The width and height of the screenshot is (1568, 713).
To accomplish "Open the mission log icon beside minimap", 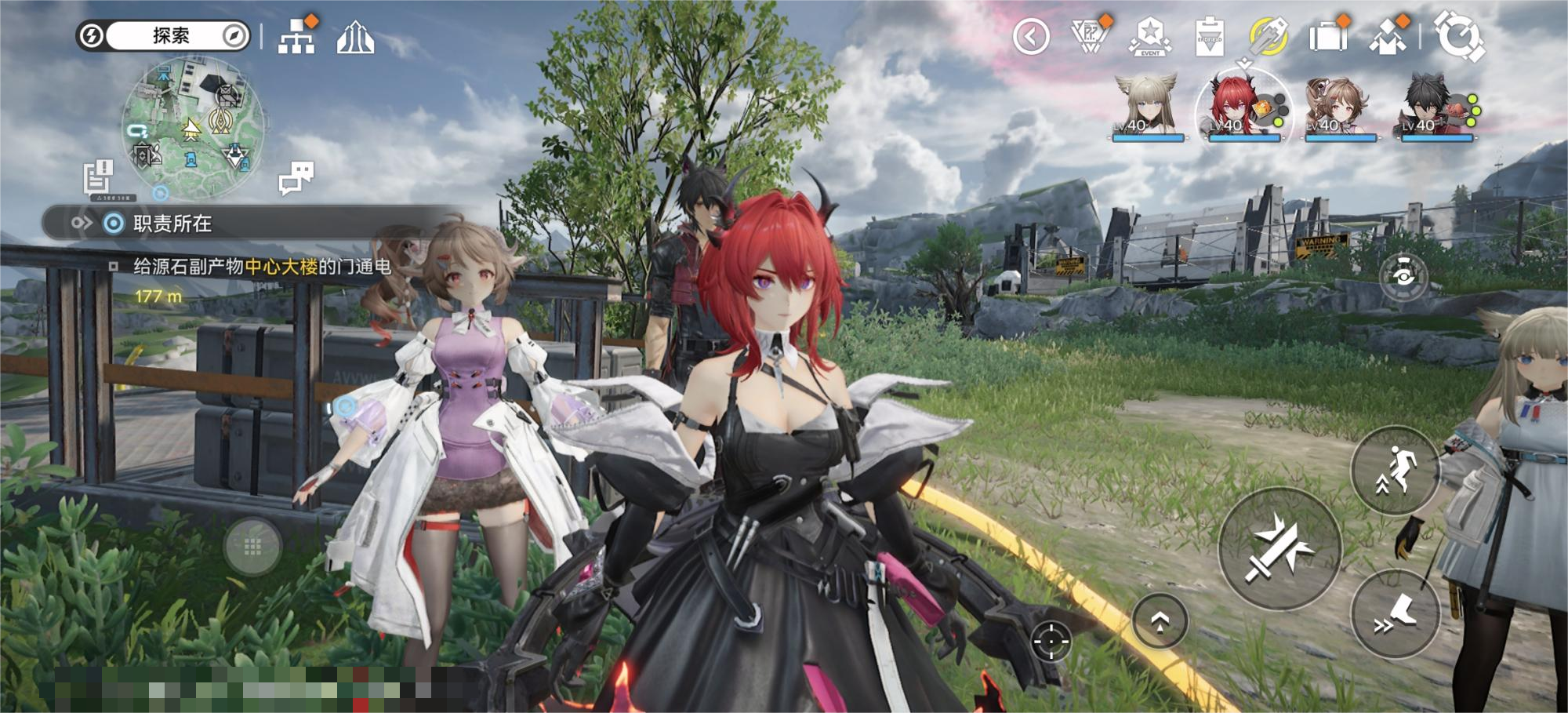I will coord(99,176).
